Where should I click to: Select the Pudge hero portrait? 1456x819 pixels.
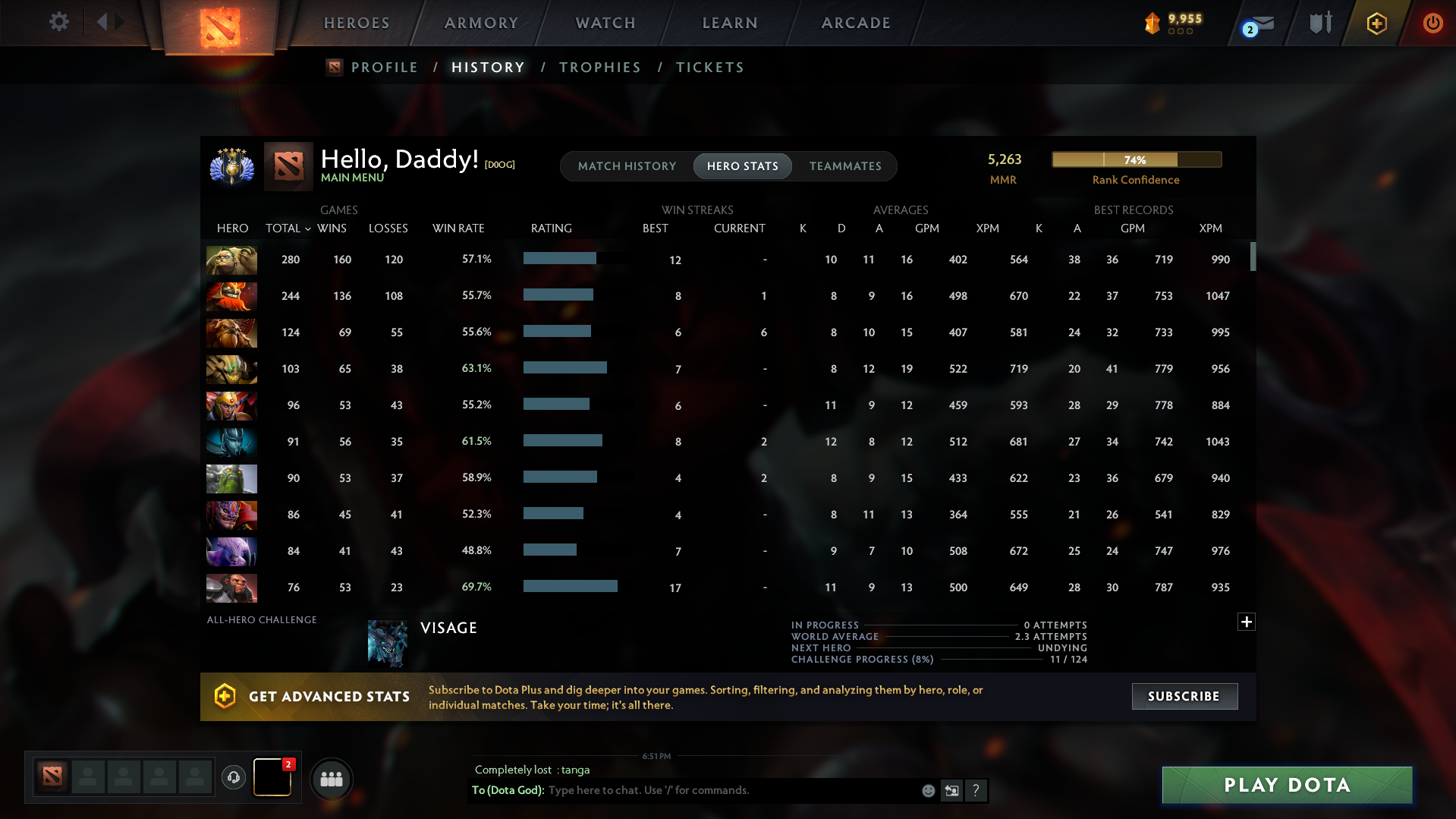(231, 260)
